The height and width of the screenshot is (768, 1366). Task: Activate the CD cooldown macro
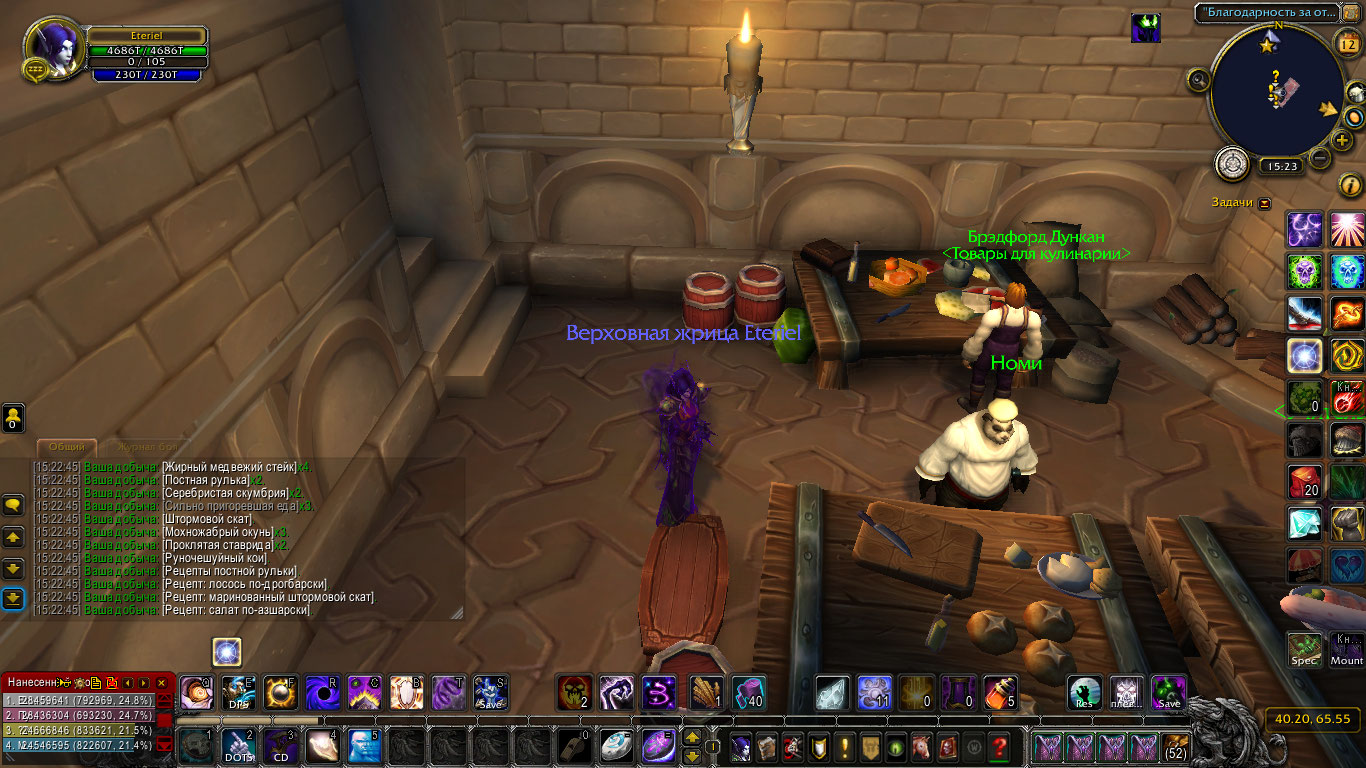pyautogui.click(x=279, y=746)
